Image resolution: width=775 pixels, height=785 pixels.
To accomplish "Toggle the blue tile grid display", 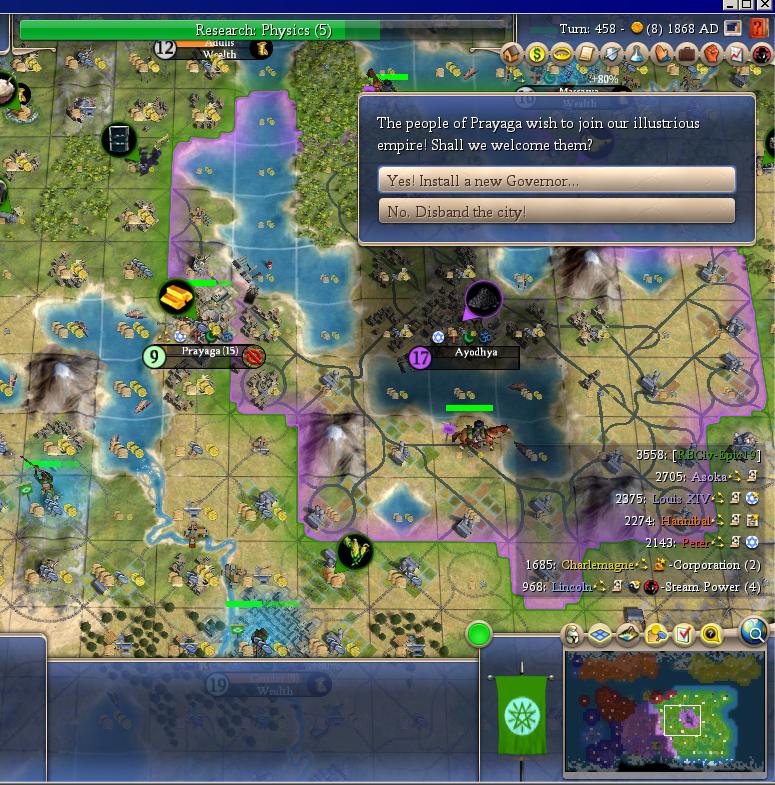I will 600,634.
